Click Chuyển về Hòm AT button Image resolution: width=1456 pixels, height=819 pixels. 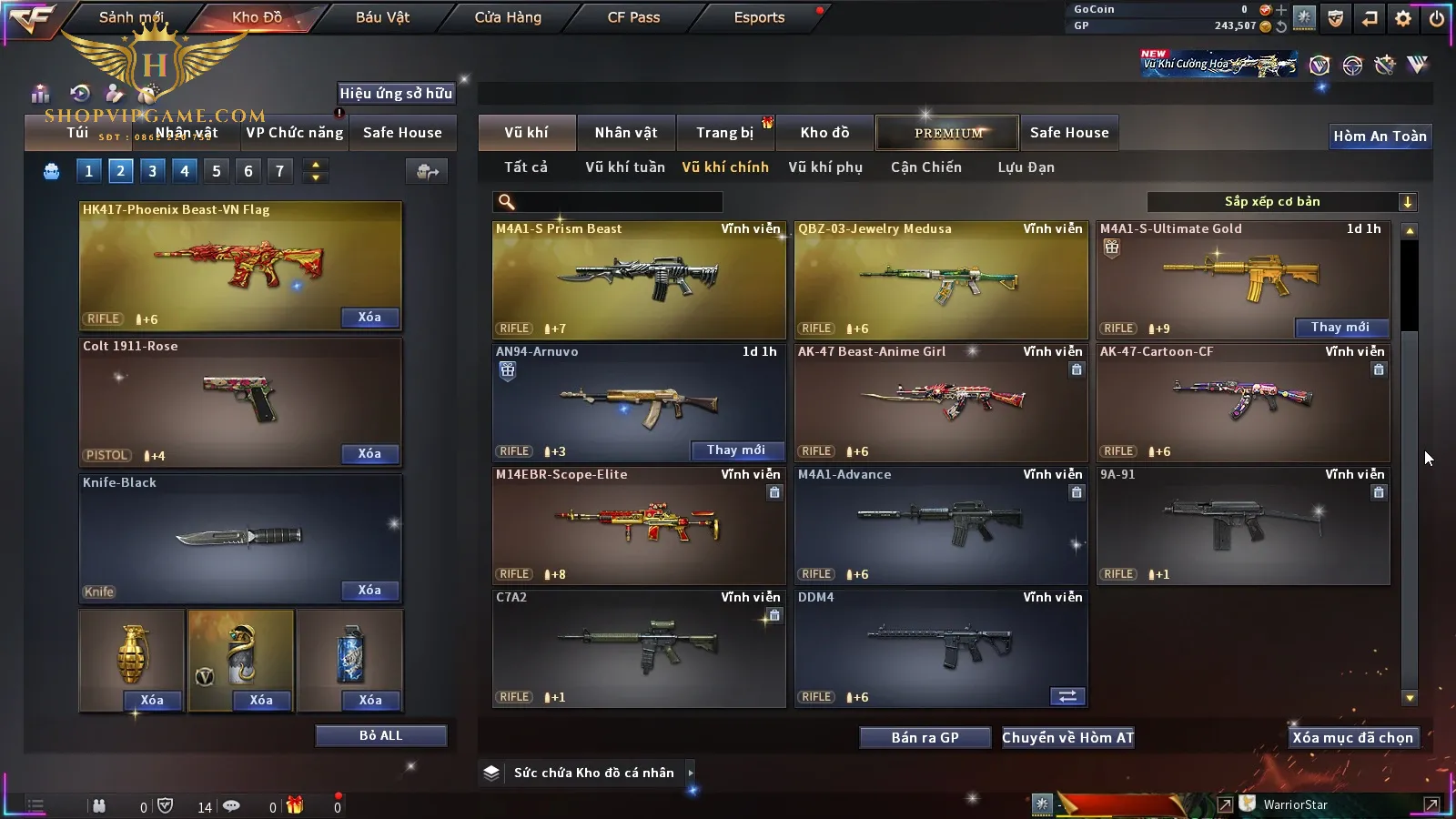(x=1067, y=738)
